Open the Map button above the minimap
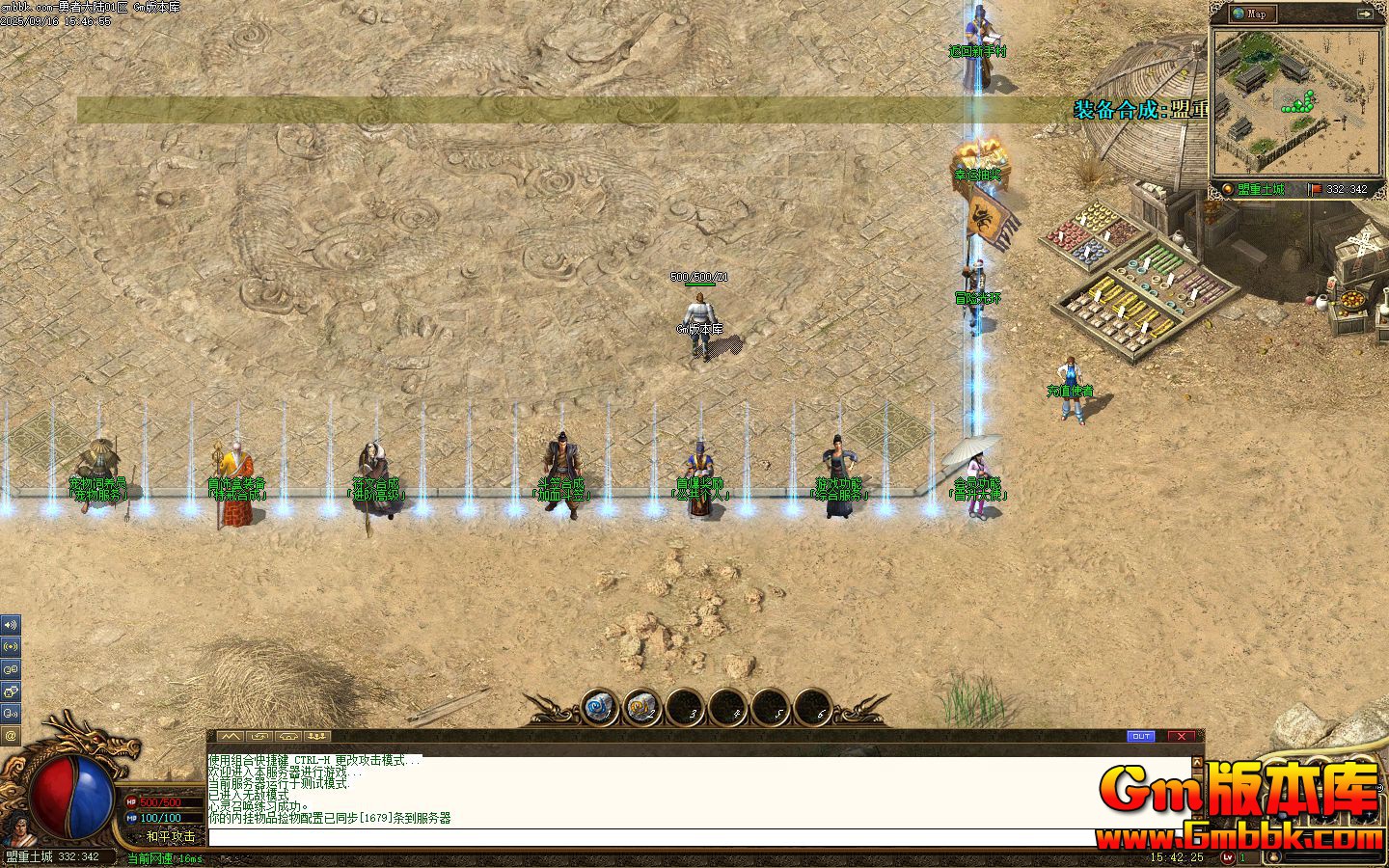The height and width of the screenshot is (868, 1389). pos(1252,14)
